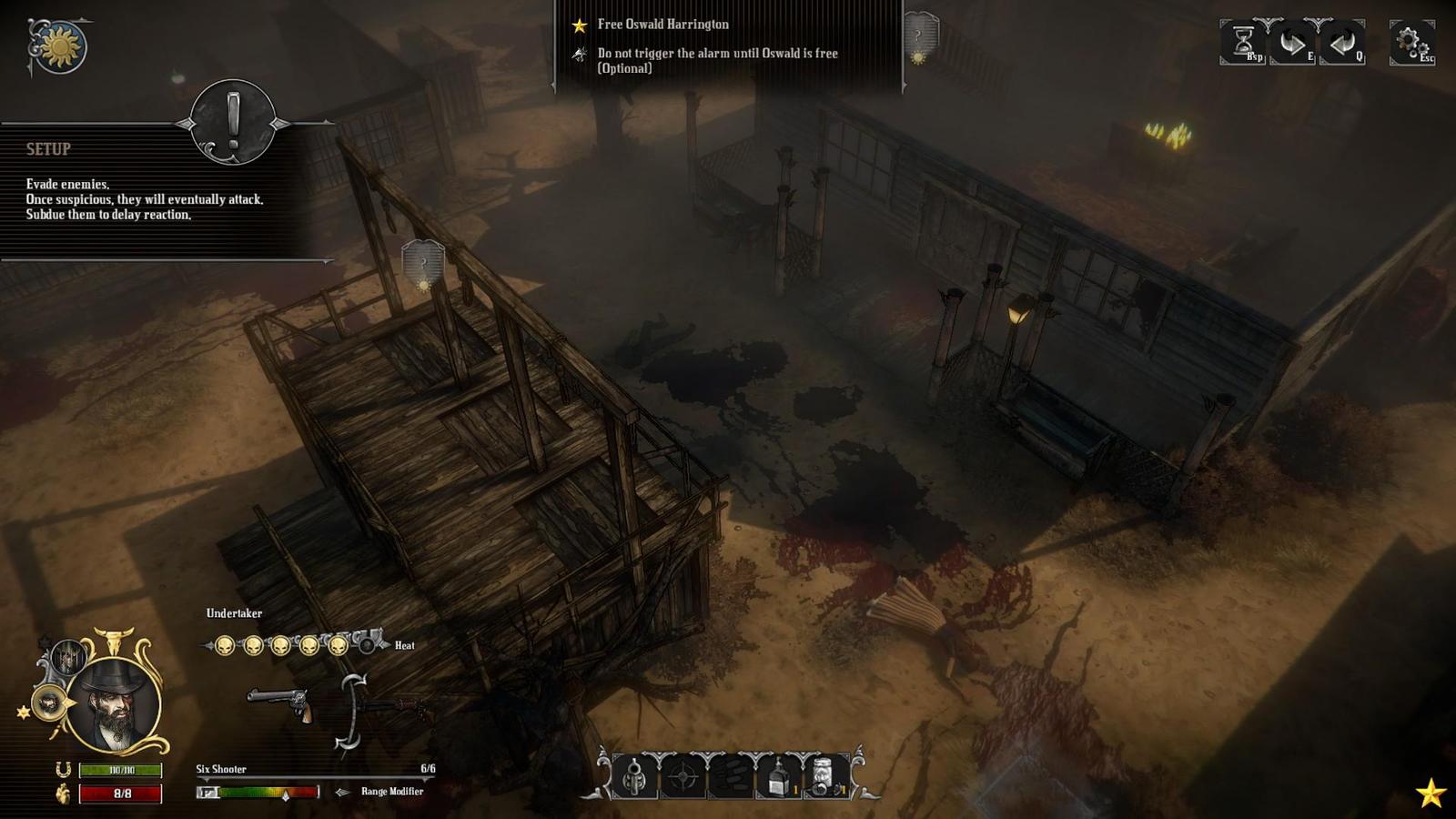Screen dimensions: 1456x819
Task: Choose the footprints ability slot
Action: [x=731, y=777]
